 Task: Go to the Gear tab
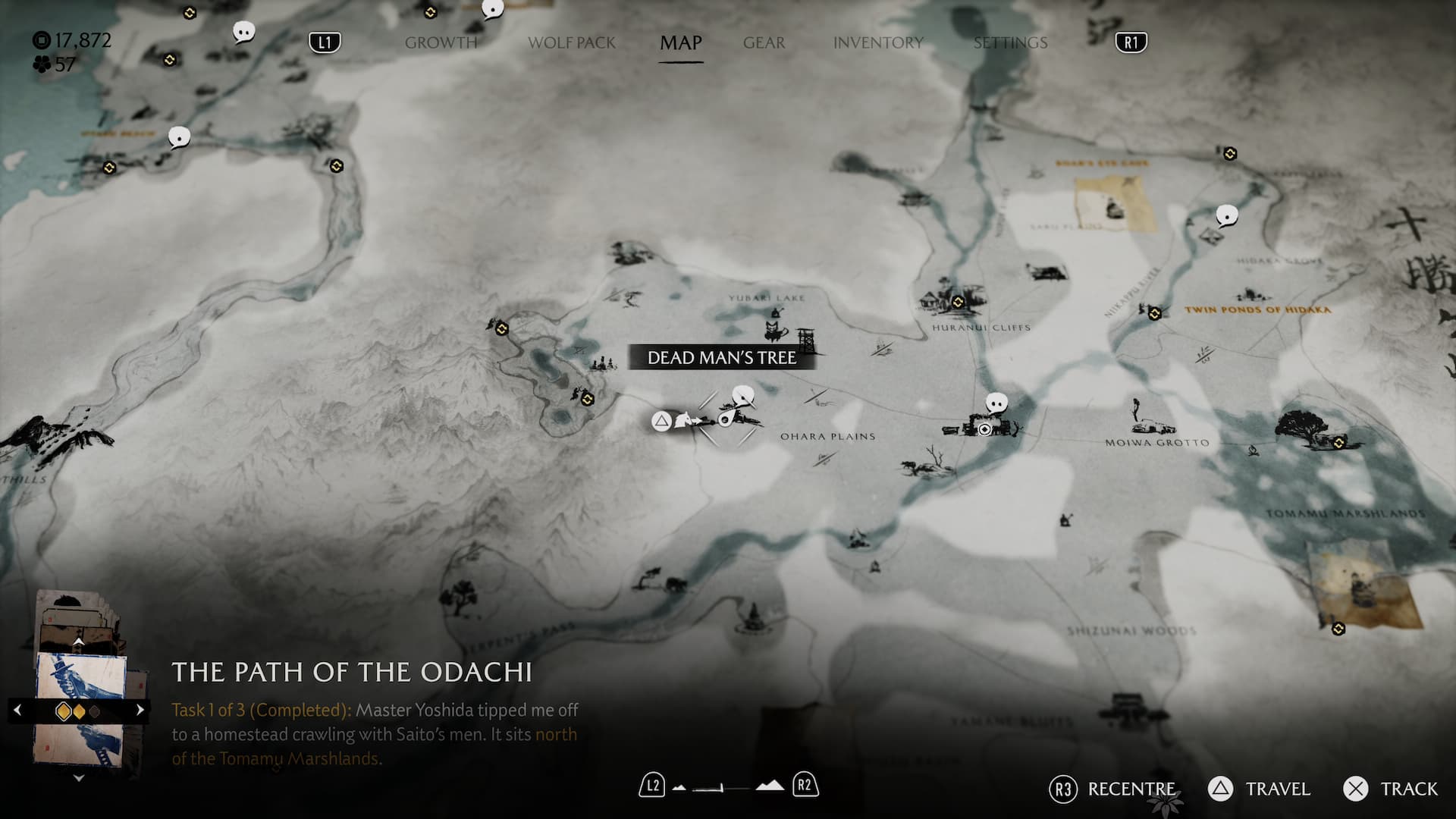(x=764, y=42)
